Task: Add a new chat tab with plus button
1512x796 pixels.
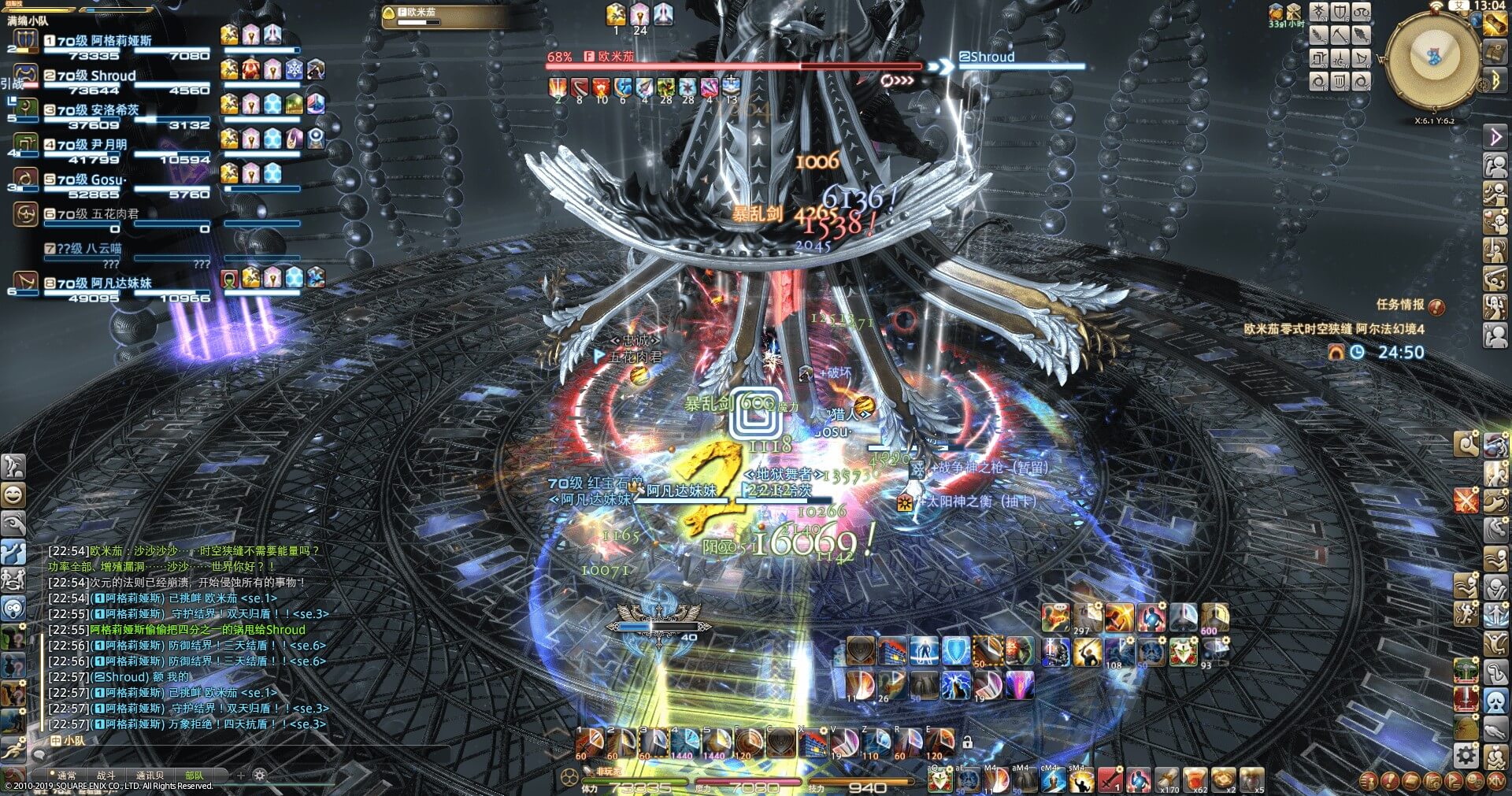Action: coord(241,776)
